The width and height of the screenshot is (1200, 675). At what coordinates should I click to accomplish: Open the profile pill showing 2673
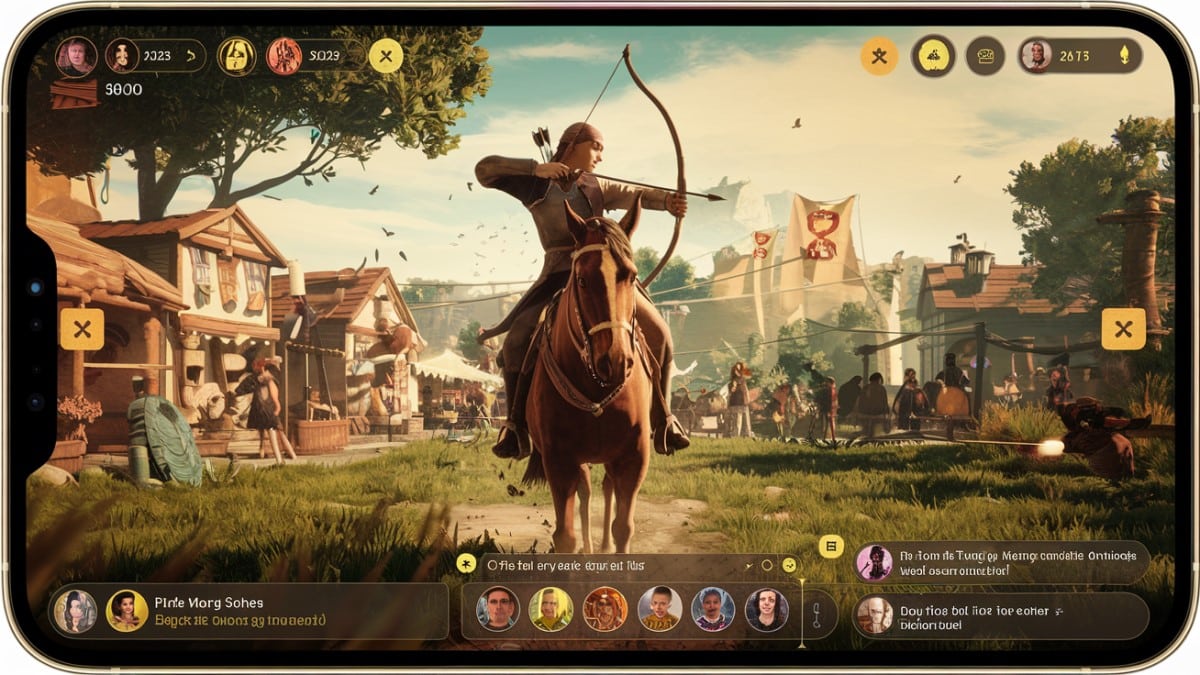pos(1079,56)
